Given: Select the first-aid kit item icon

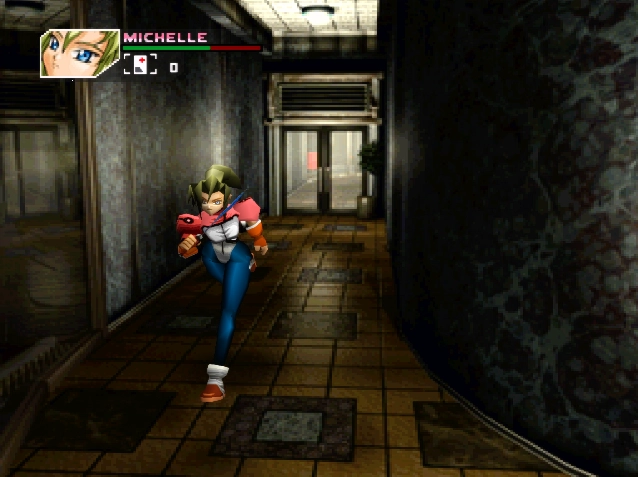Looking at the screenshot, I should pyautogui.click(x=141, y=66).
